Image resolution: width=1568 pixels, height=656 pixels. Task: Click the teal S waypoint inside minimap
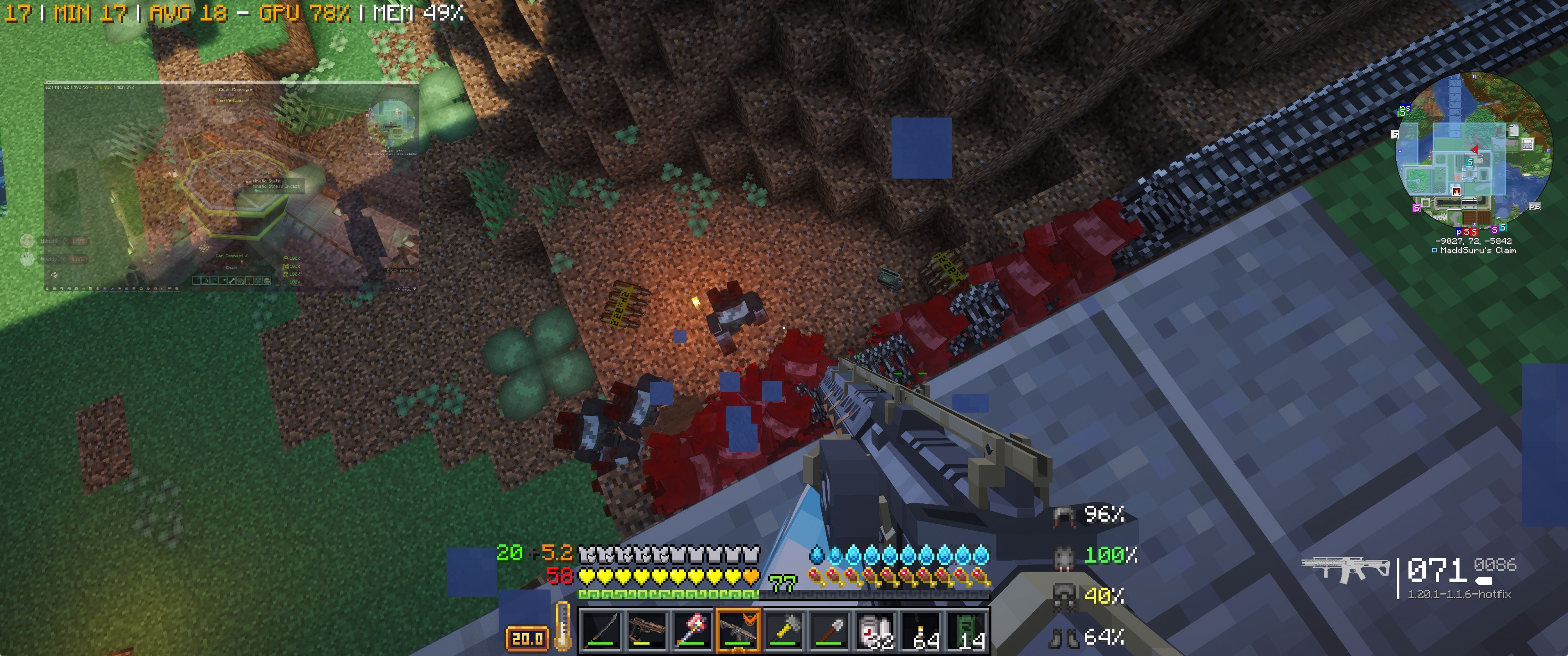[x=1470, y=163]
